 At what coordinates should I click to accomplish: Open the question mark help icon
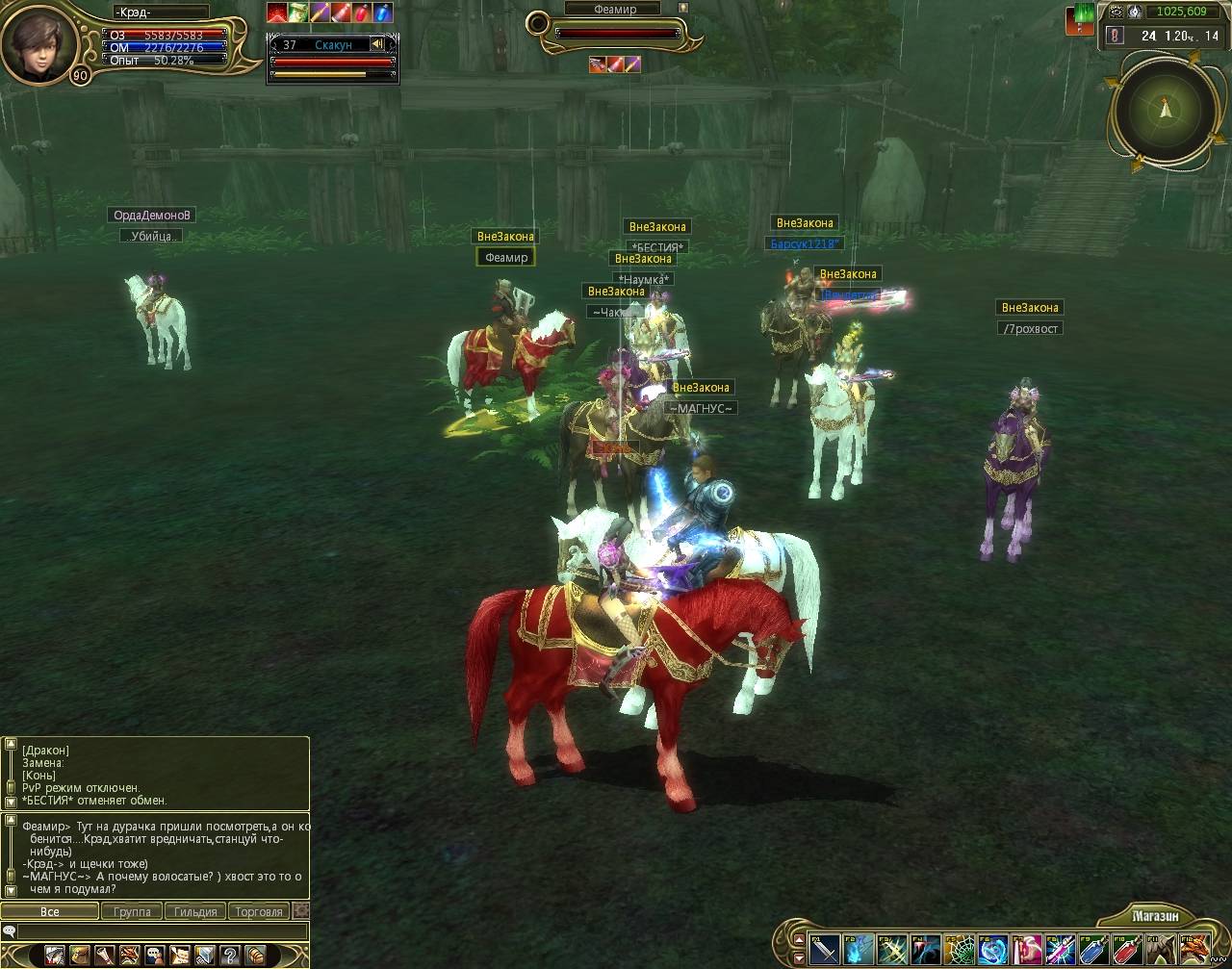(230, 956)
